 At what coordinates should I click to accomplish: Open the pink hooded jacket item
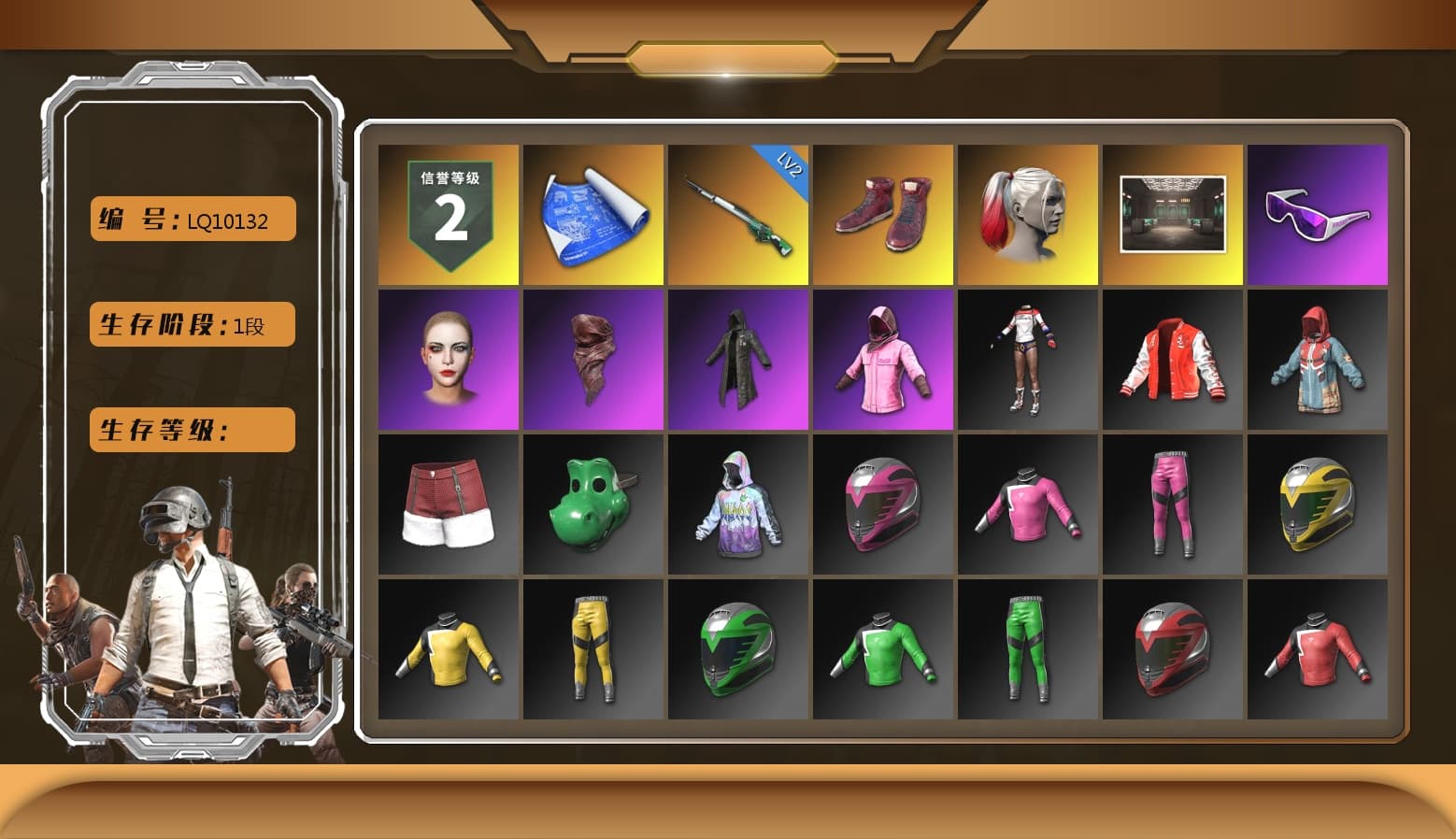click(x=882, y=358)
